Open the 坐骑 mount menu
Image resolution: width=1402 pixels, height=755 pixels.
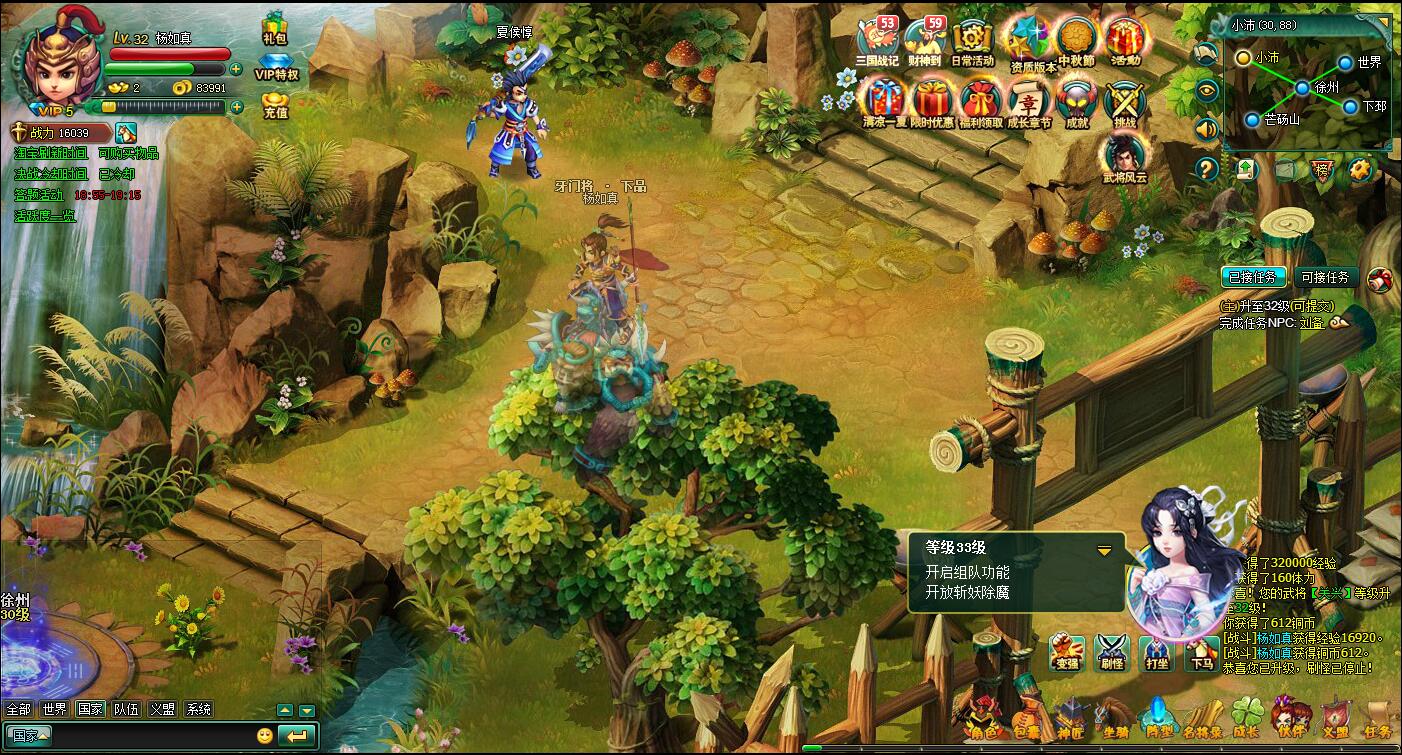1113,717
